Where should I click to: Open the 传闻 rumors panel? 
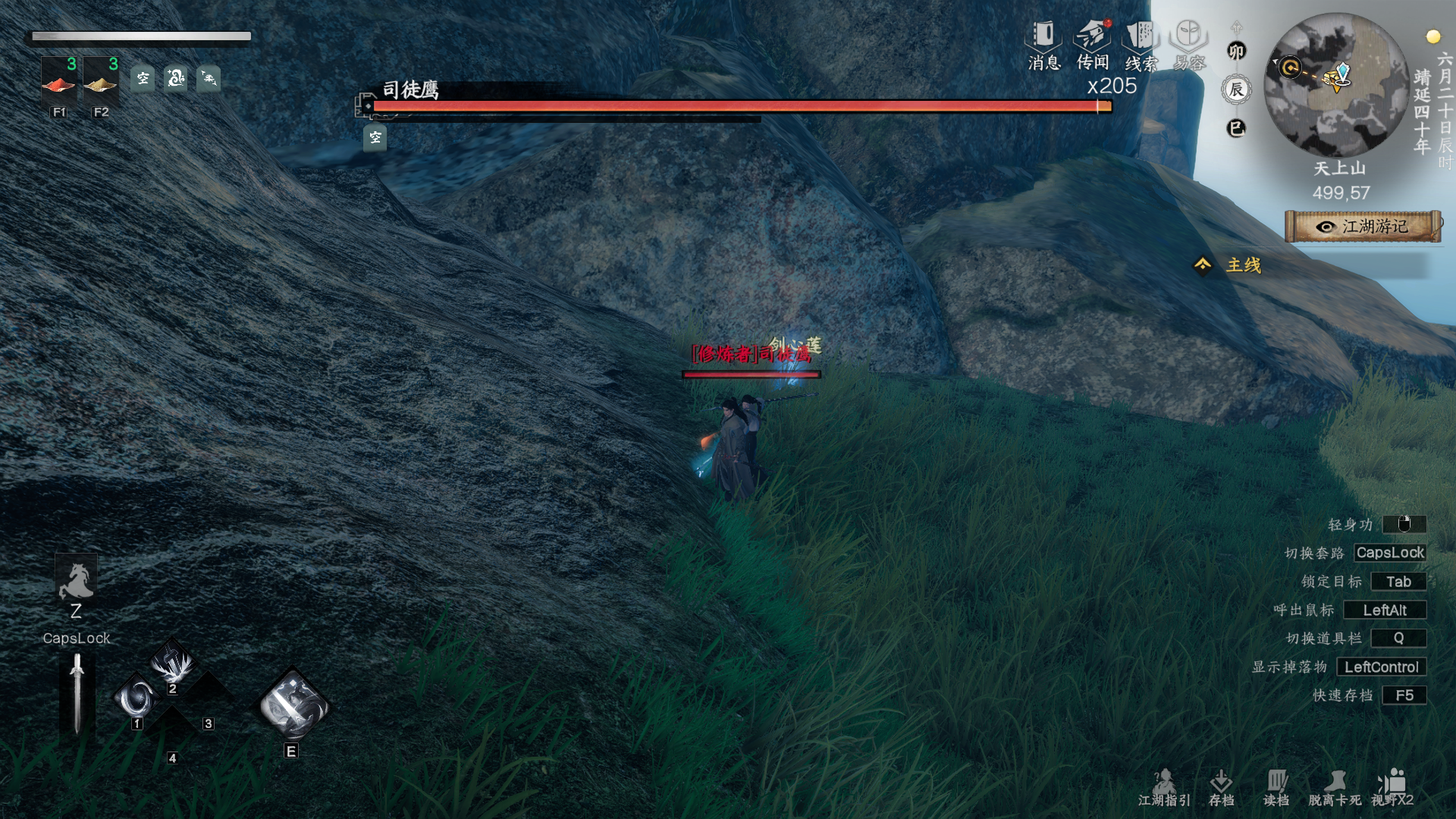coord(1092,44)
